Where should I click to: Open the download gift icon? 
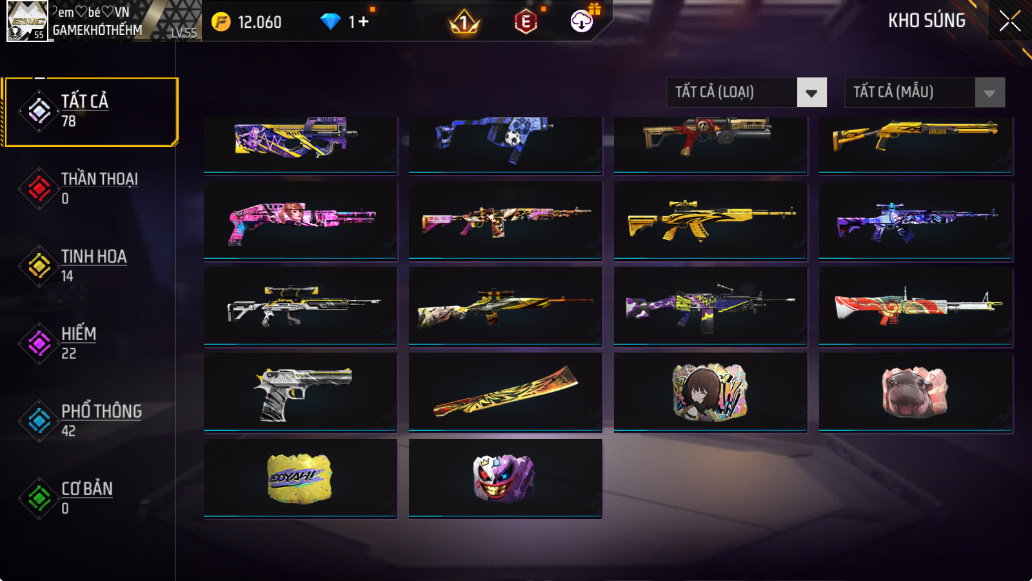click(x=584, y=19)
